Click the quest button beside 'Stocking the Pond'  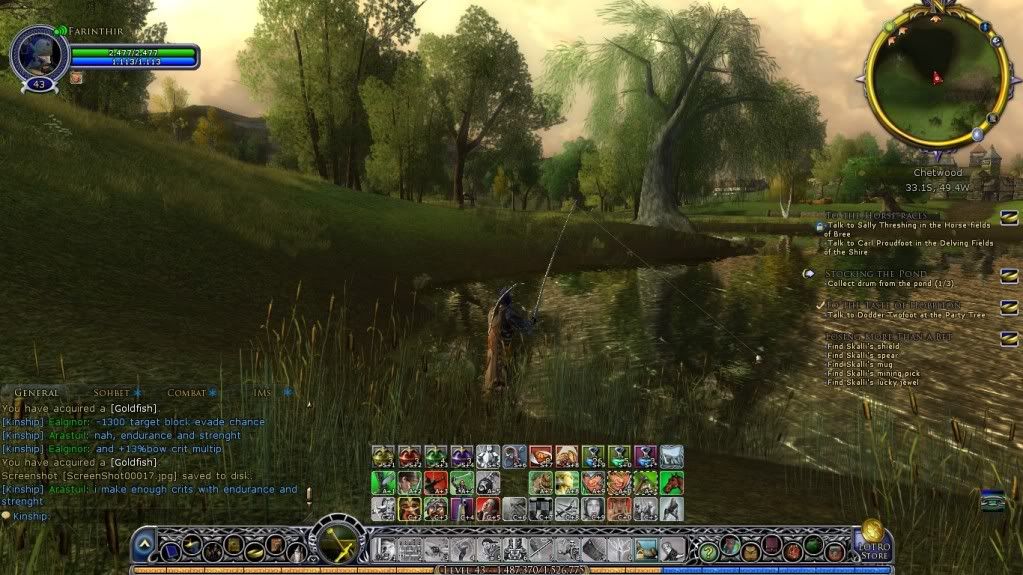click(x=1009, y=275)
